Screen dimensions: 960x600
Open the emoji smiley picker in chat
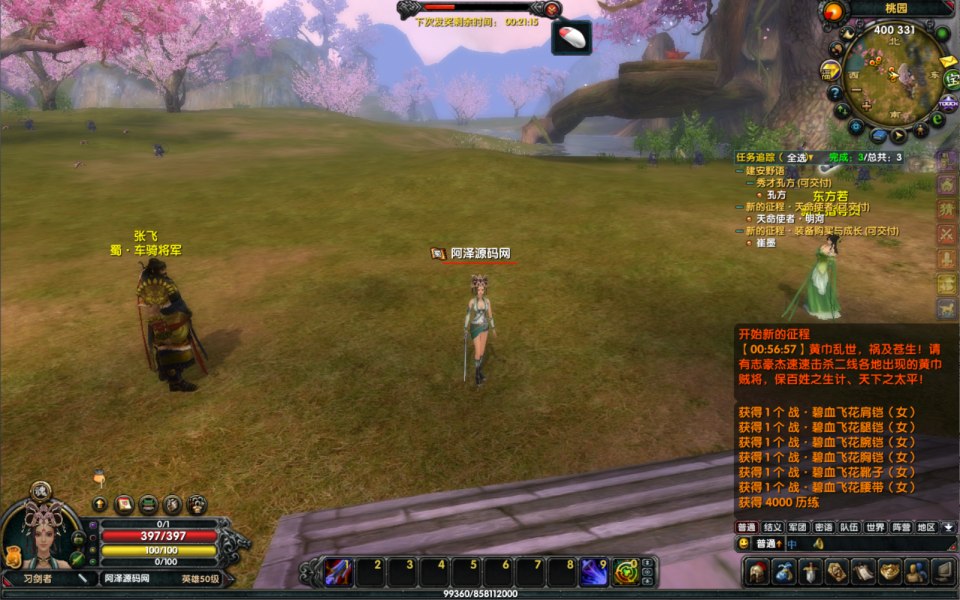[744, 543]
